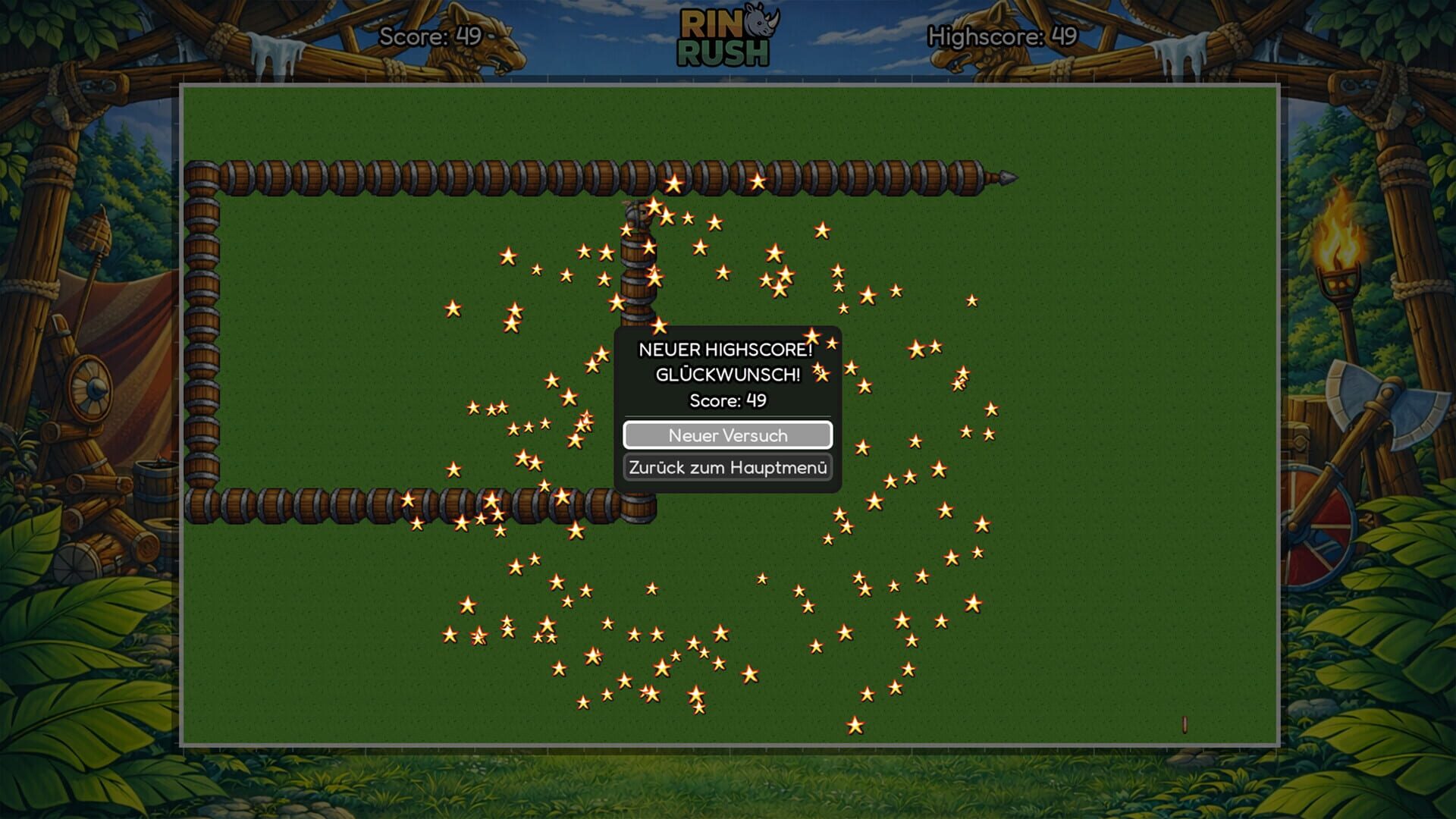Select the Neuer Versuch button
Viewport: 1456px width, 819px height.
[727, 435]
